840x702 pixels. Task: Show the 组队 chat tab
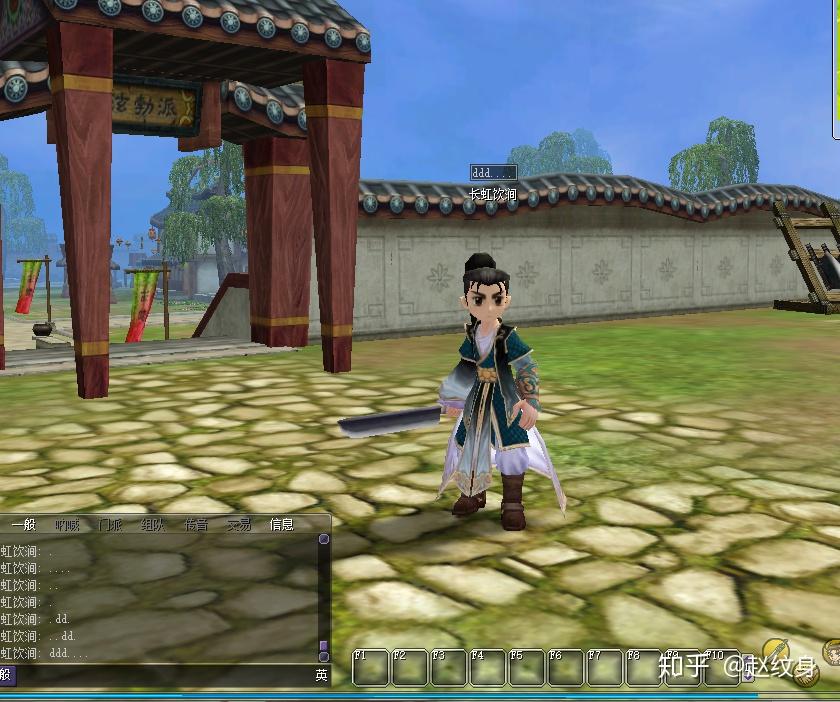[153, 524]
